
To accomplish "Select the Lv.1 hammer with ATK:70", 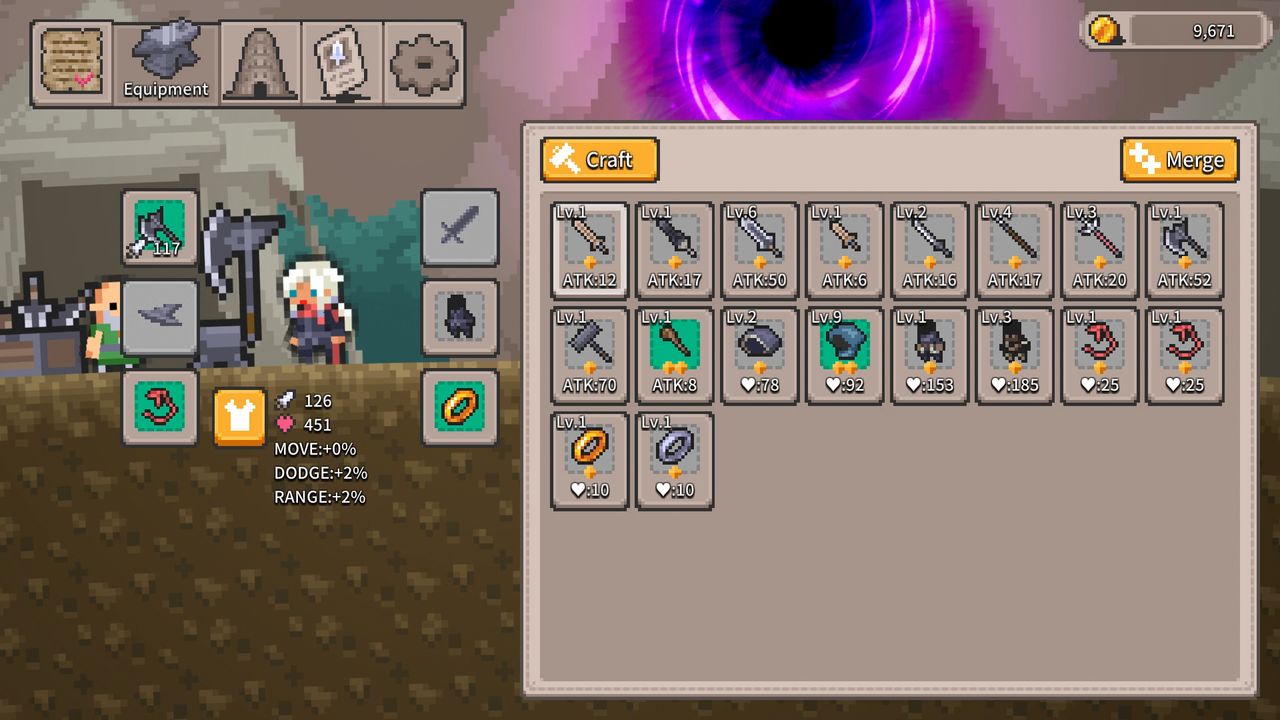I will click(589, 353).
